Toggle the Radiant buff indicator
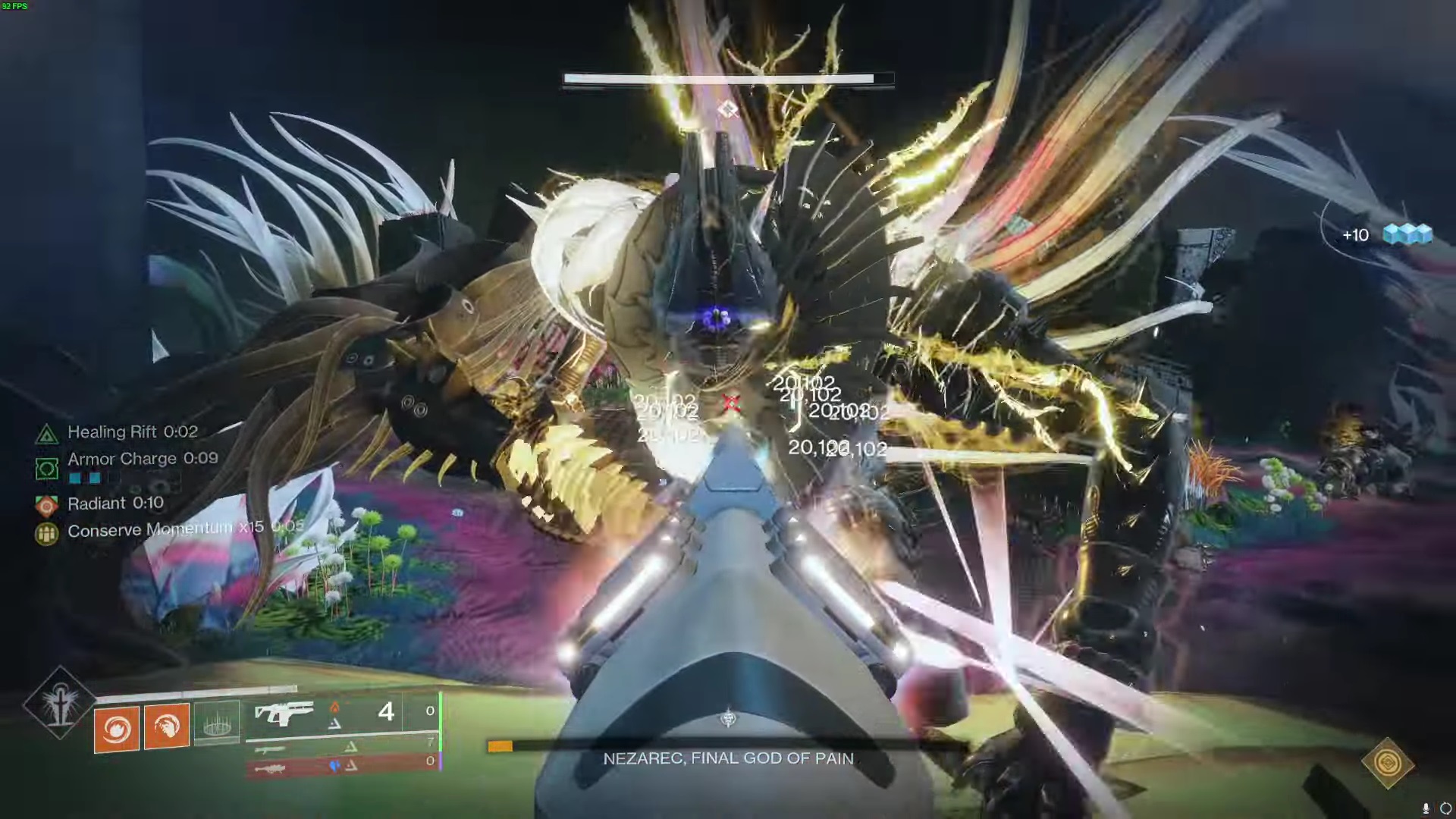Screen dimensions: 1456x819 47,504
